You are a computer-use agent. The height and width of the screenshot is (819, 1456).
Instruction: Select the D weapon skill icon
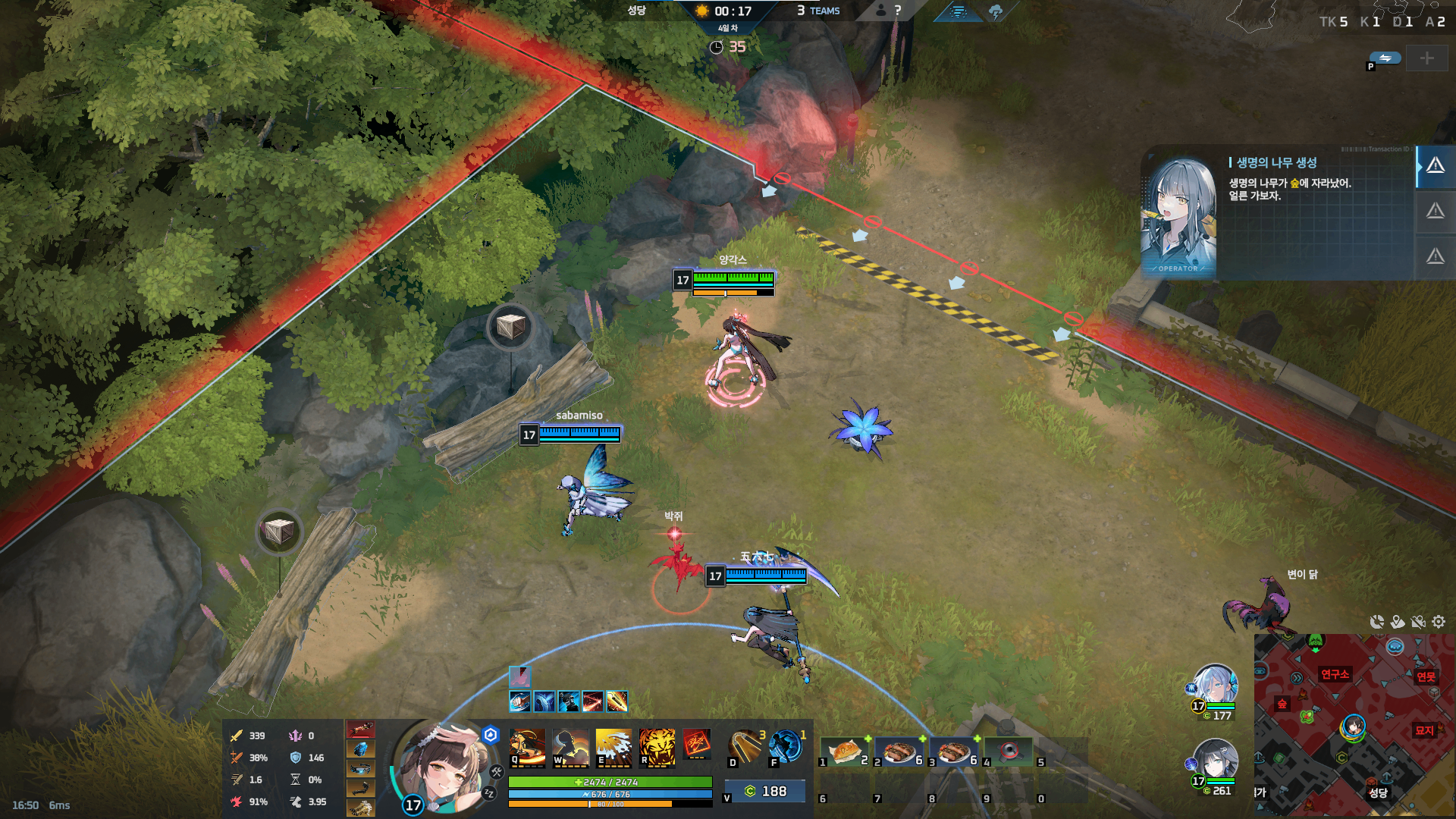[745, 746]
